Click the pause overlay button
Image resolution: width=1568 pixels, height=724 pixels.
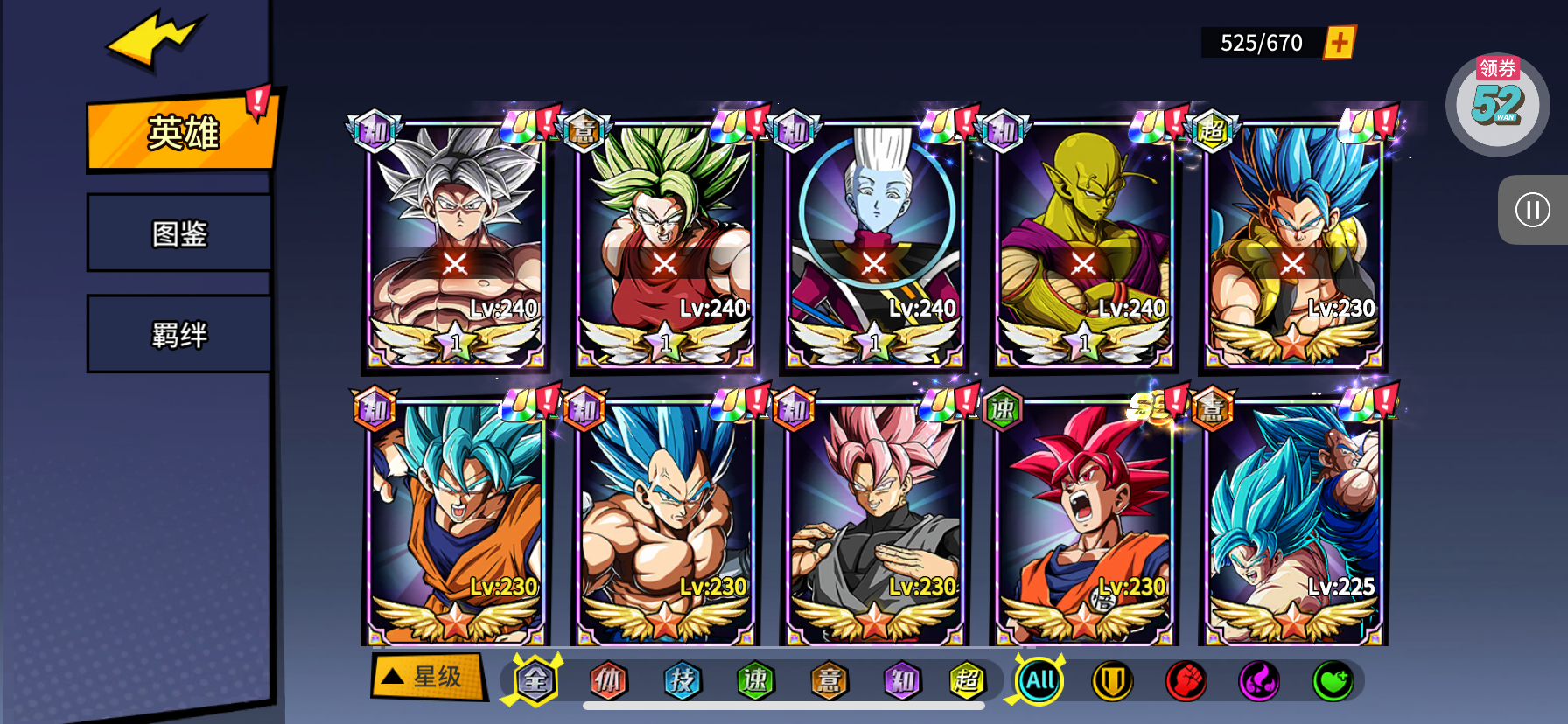click(1532, 210)
